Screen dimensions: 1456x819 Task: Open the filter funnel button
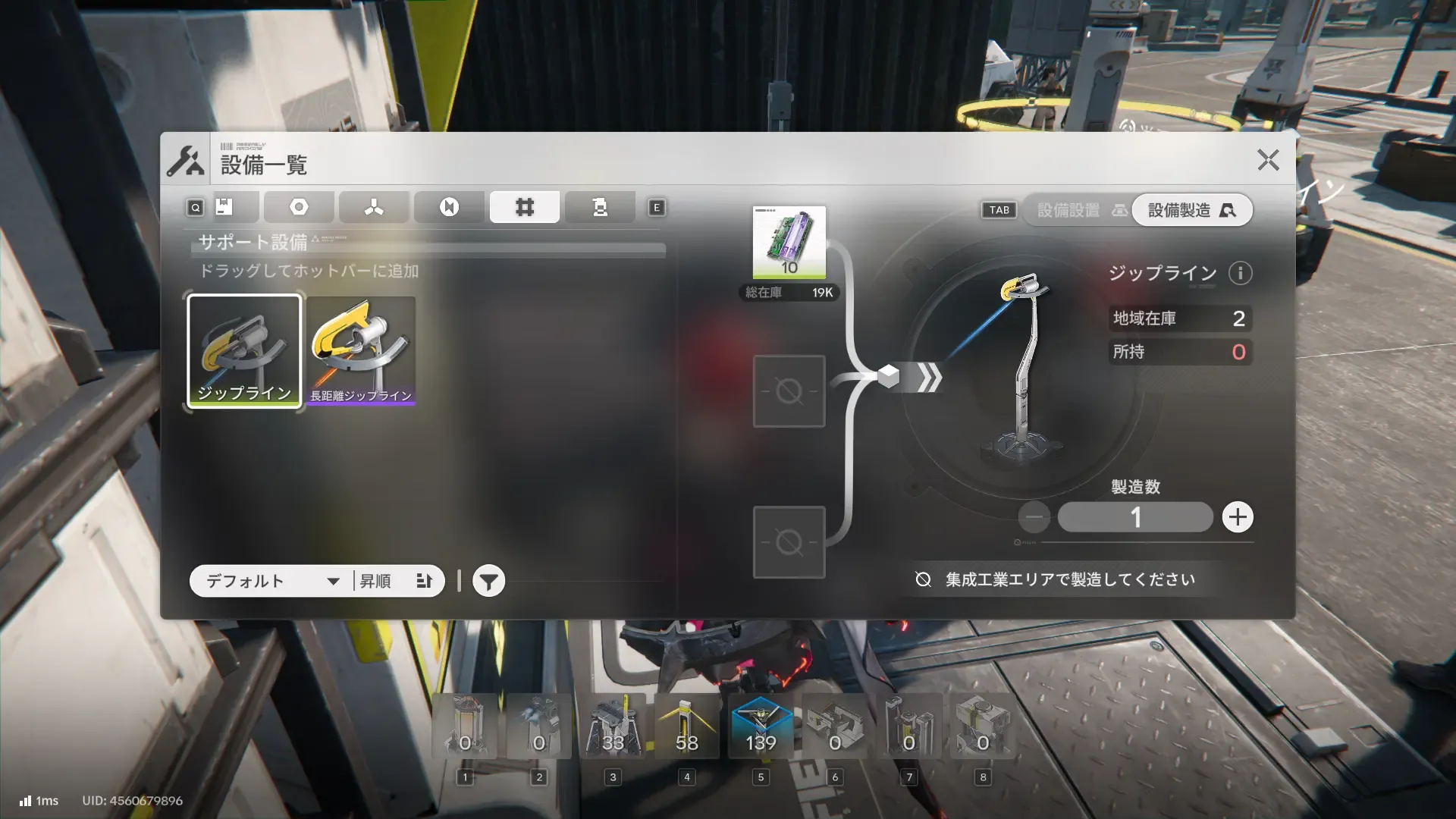coord(489,582)
